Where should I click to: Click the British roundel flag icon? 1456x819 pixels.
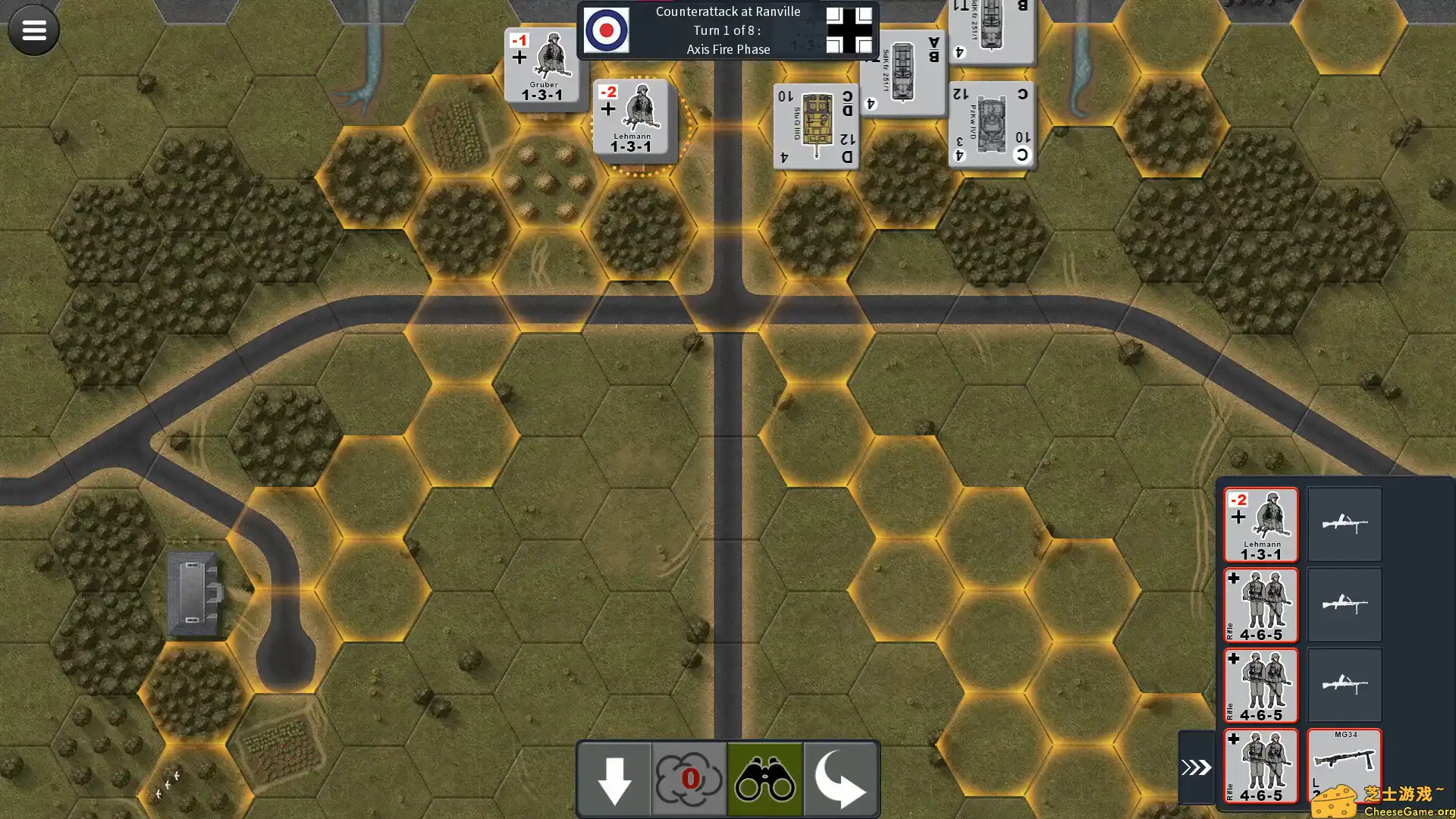pyautogui.click(x=607, y=30)
